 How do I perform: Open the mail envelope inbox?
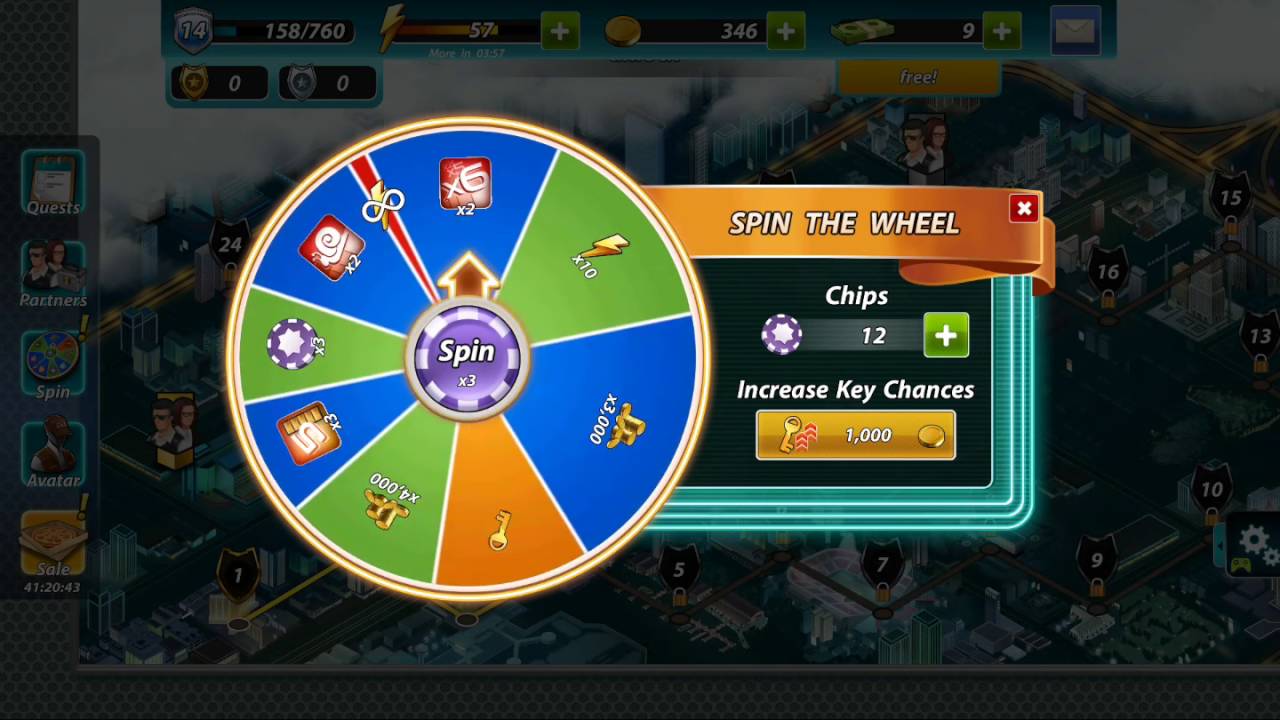1076,31
